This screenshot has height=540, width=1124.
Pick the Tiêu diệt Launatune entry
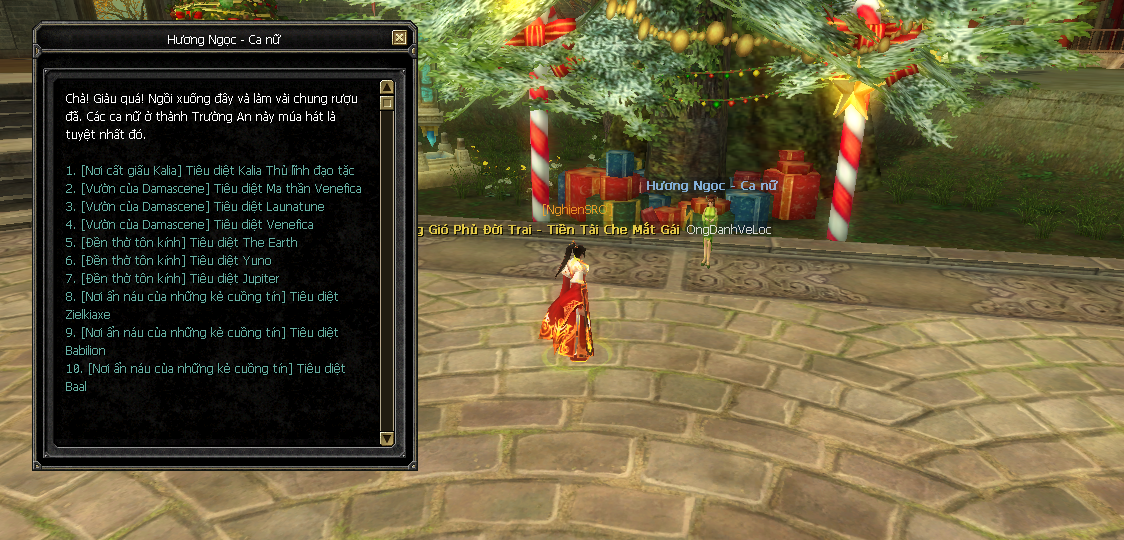195,207
